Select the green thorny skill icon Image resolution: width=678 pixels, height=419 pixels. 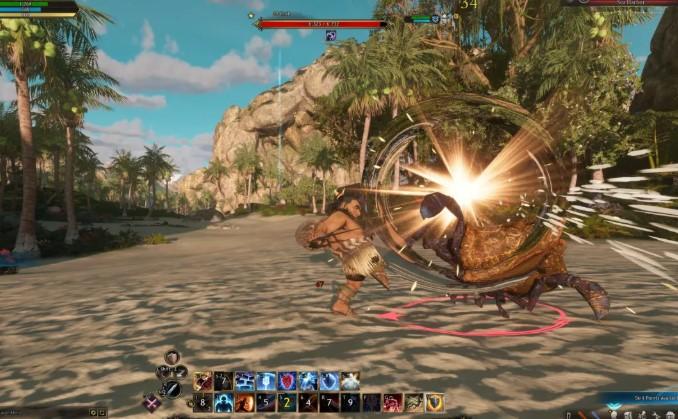414,403
